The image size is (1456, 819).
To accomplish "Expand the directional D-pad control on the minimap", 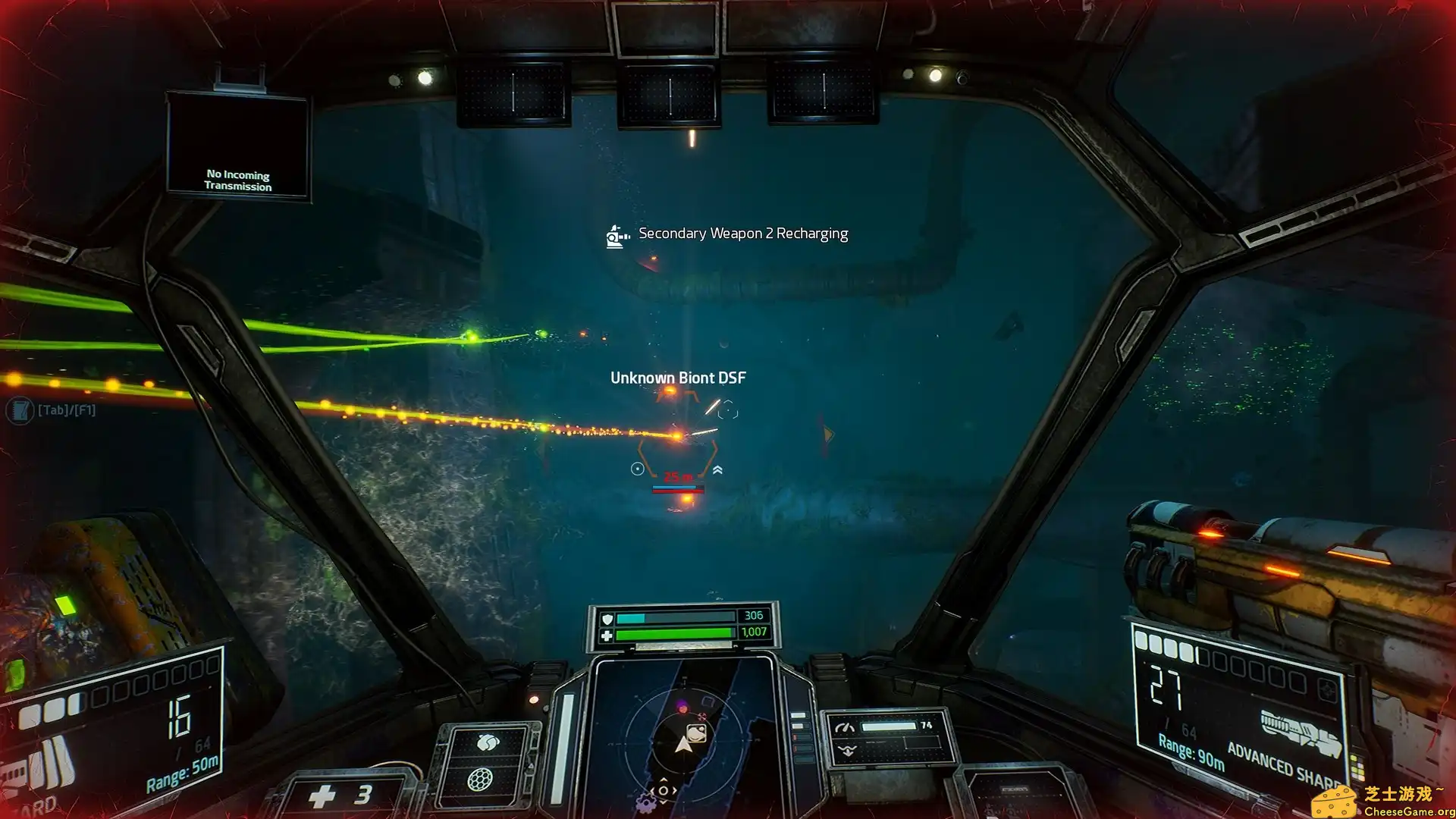I will click(x=663, y=791).
